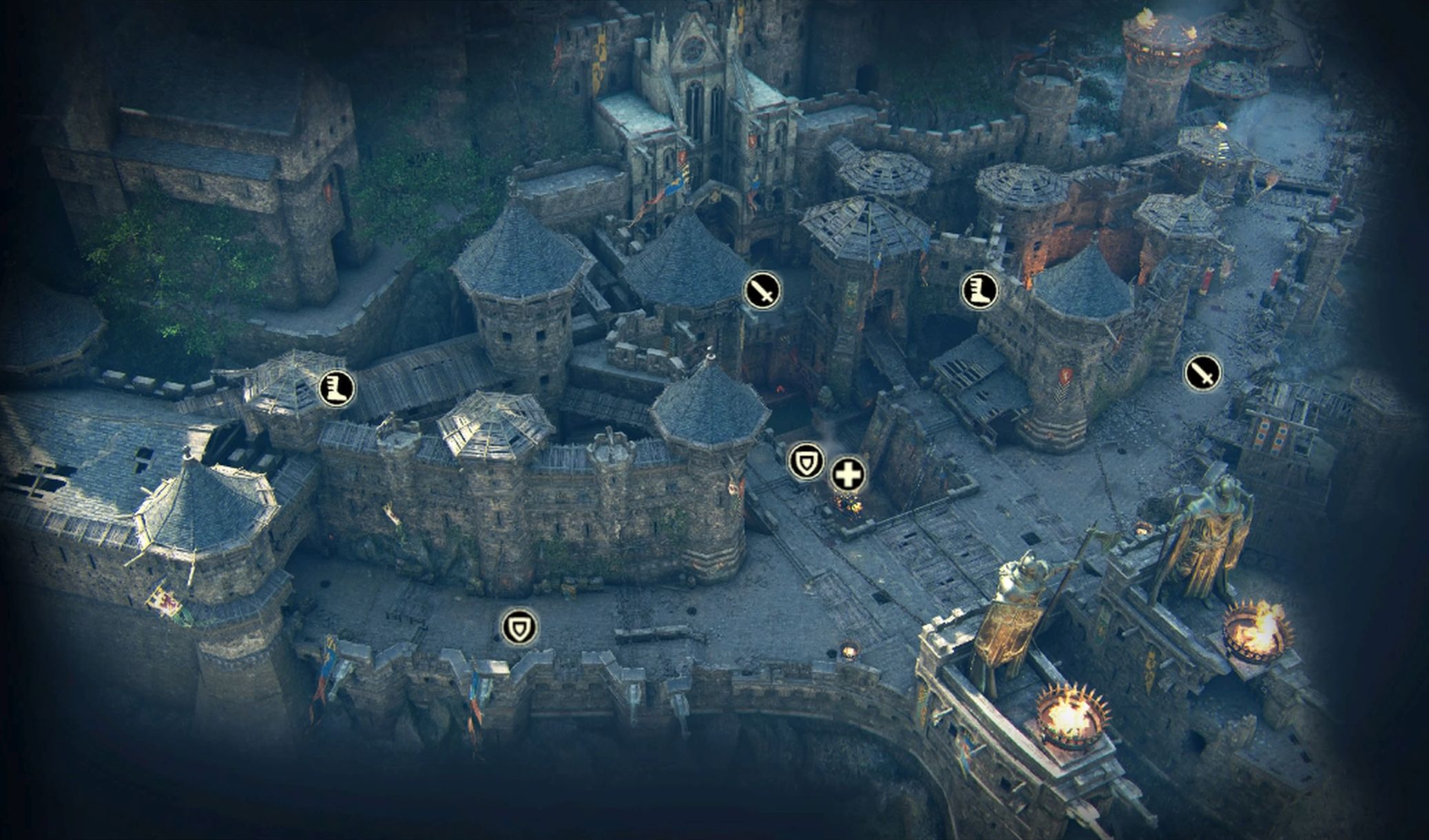Select the boot marker on the wooden bridge
The image size is (1429, 840).
click(337, 388)
